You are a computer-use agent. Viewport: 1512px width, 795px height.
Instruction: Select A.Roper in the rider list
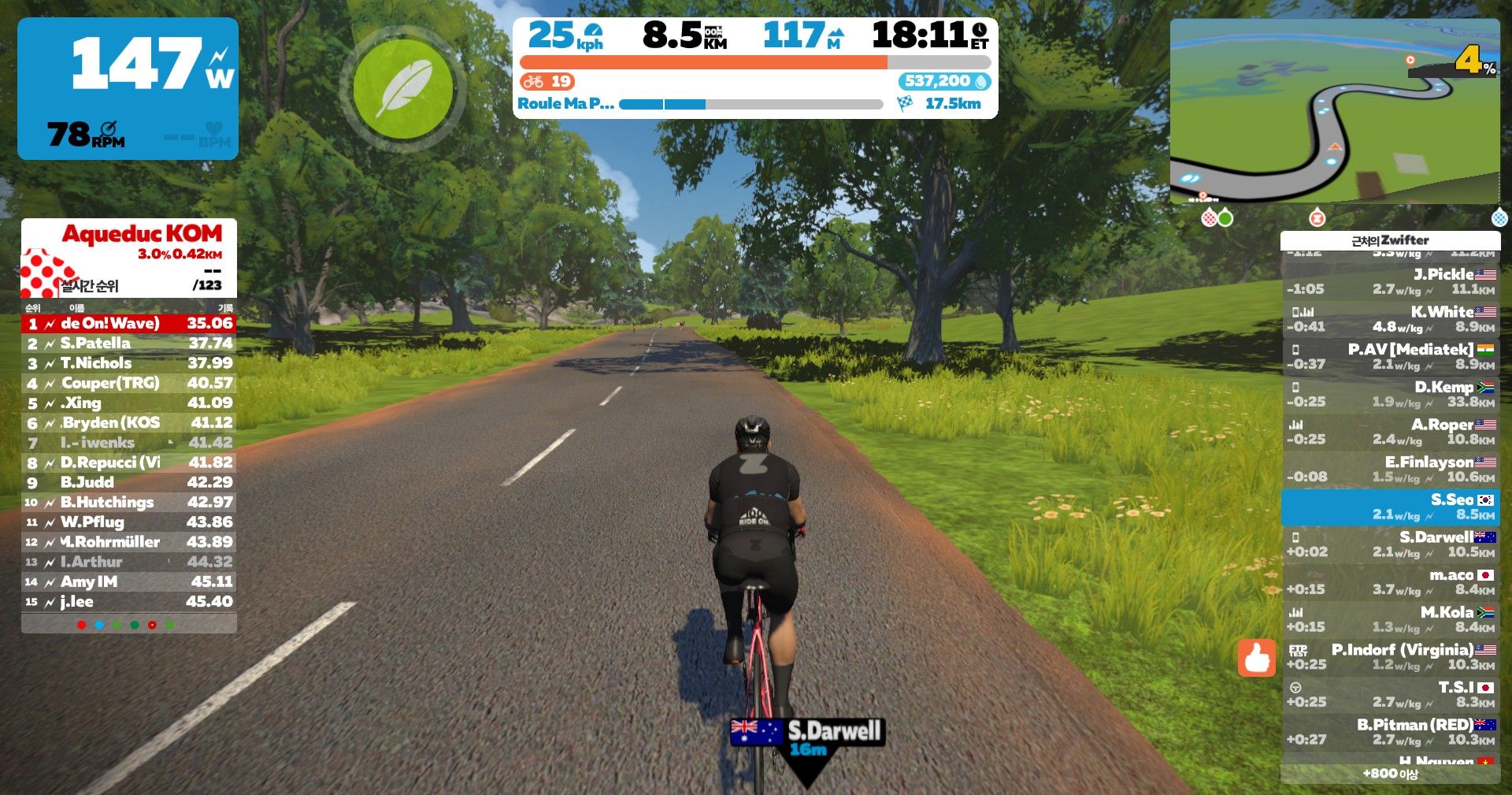(x=1391, y=432)
